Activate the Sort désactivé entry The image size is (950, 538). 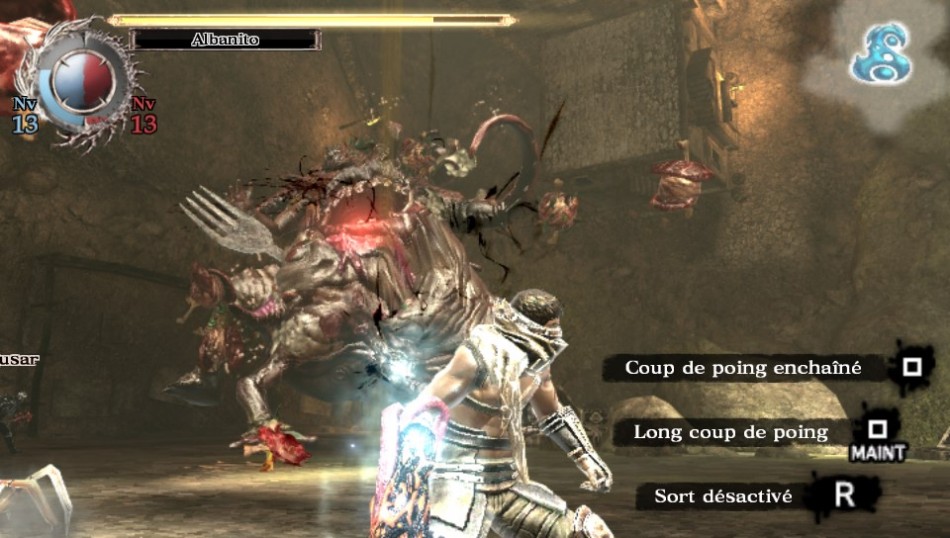click(x=722, y=495)
